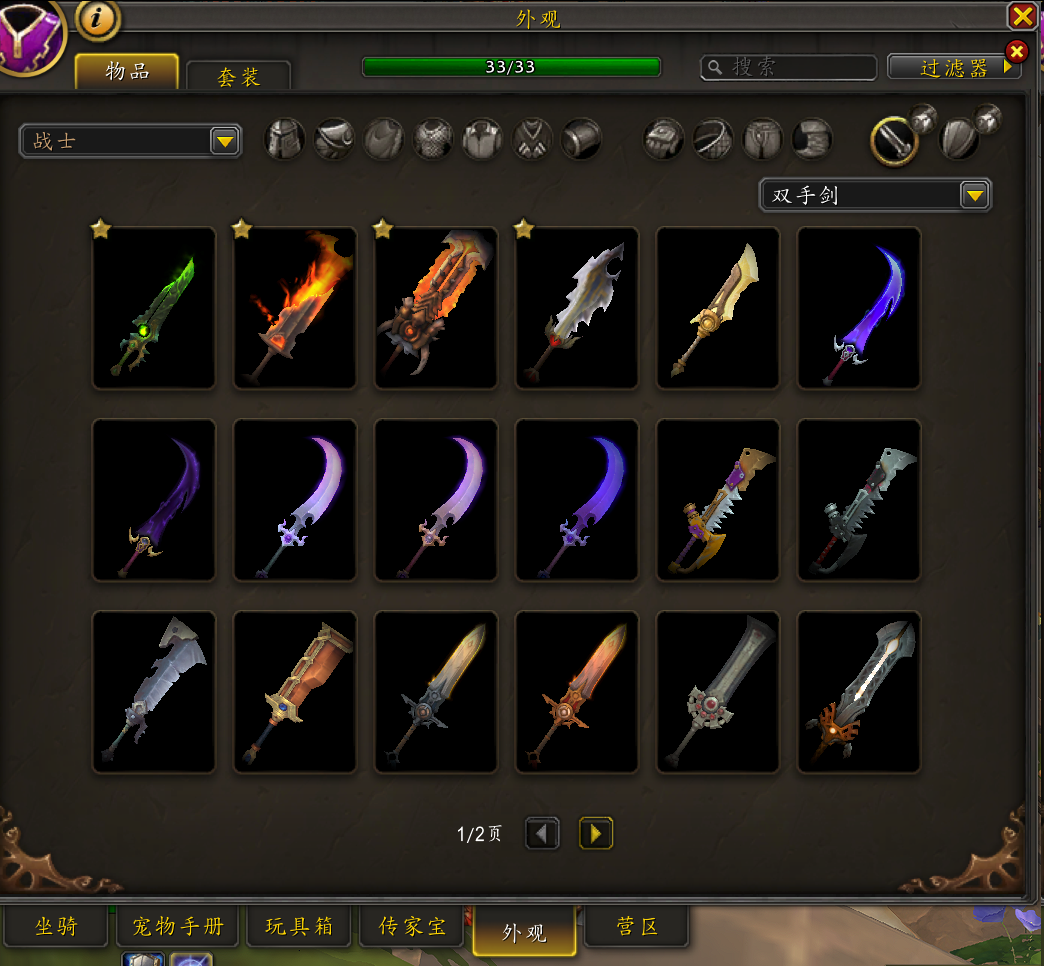This screenshot has height=966, width=1044.
Task: Select the gloves slot filter icon
Action: 663,139
